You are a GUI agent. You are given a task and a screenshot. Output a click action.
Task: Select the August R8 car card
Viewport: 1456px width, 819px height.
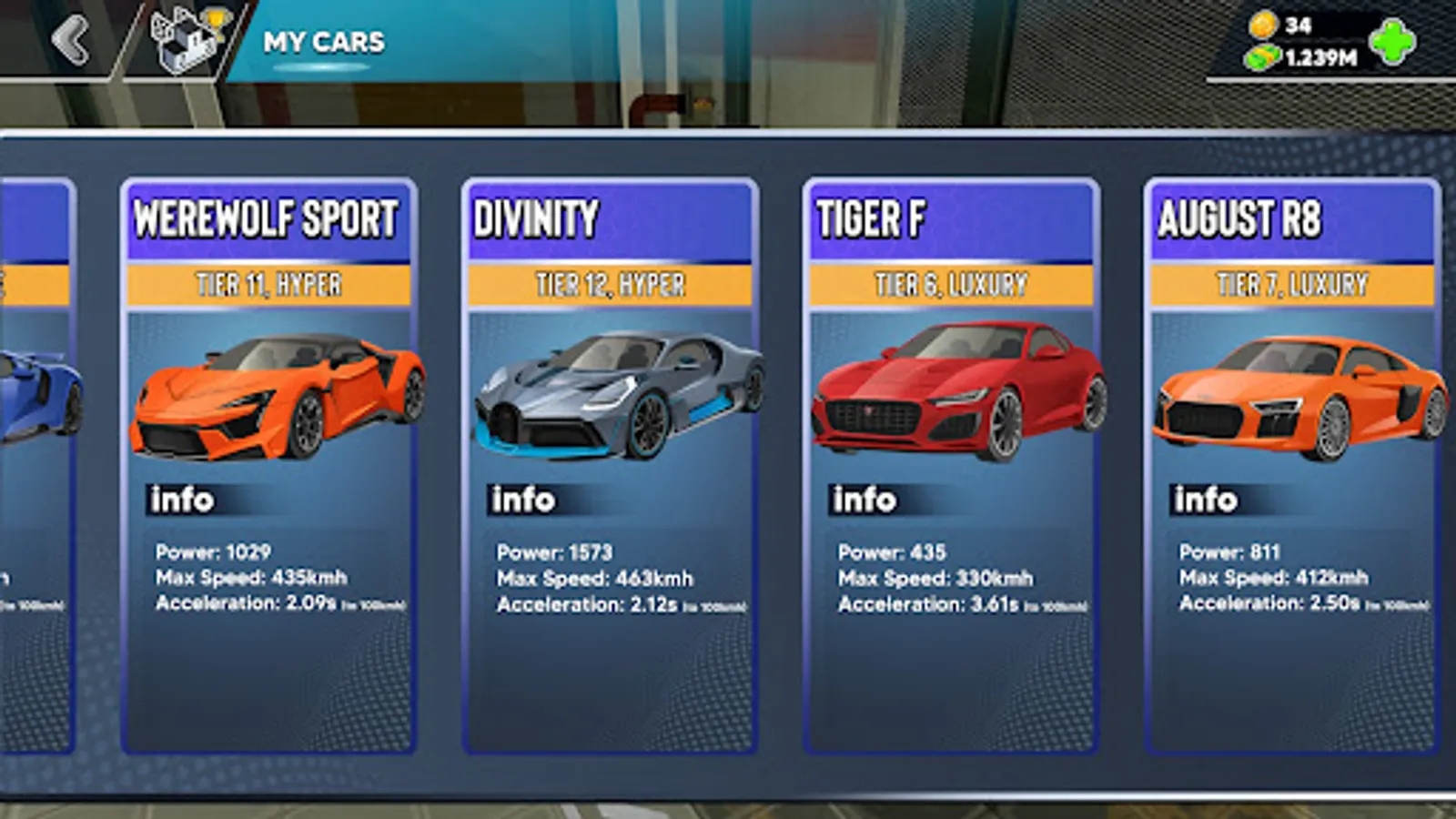1292,464
